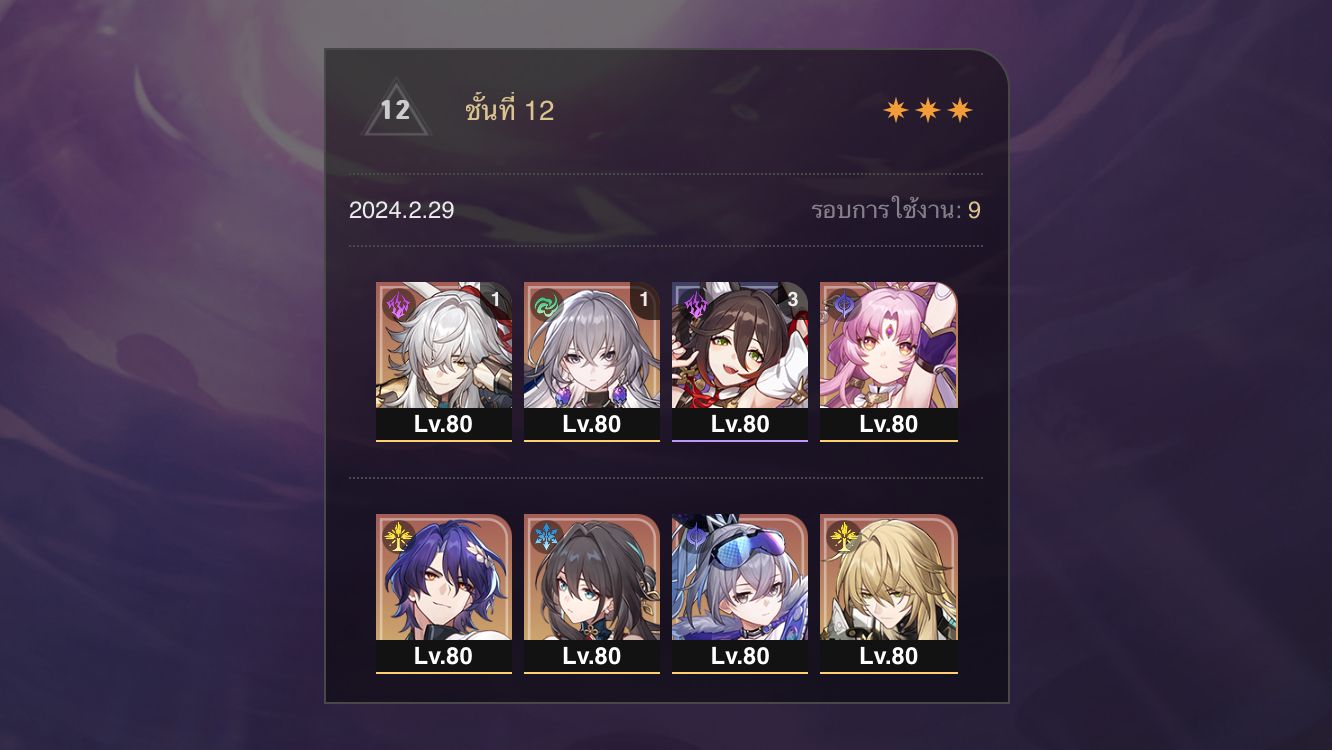Click the cycle count number 9
Screen dimensions: 1332x750
coord(975,211)
